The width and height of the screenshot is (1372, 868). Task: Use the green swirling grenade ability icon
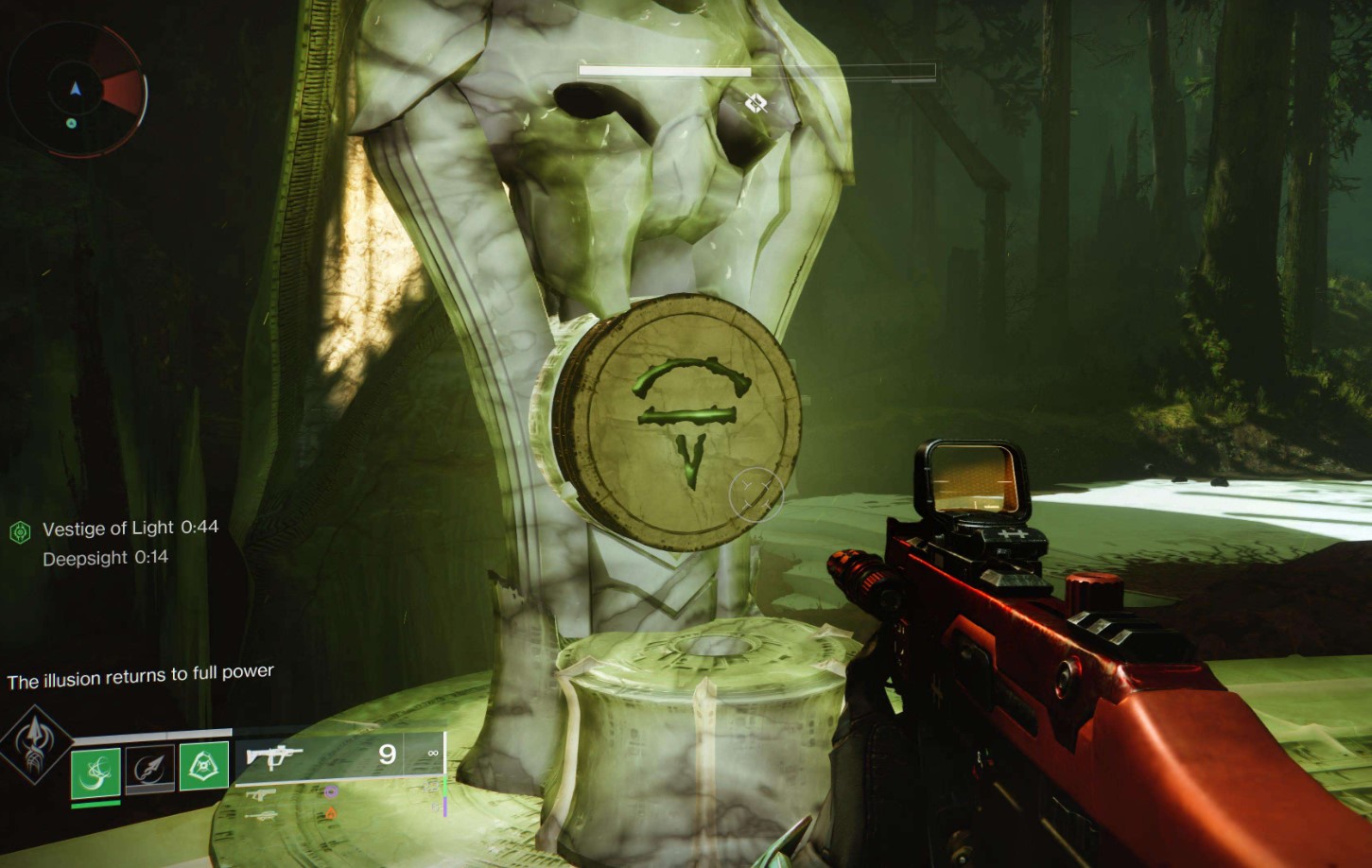(x=96, y=772)
